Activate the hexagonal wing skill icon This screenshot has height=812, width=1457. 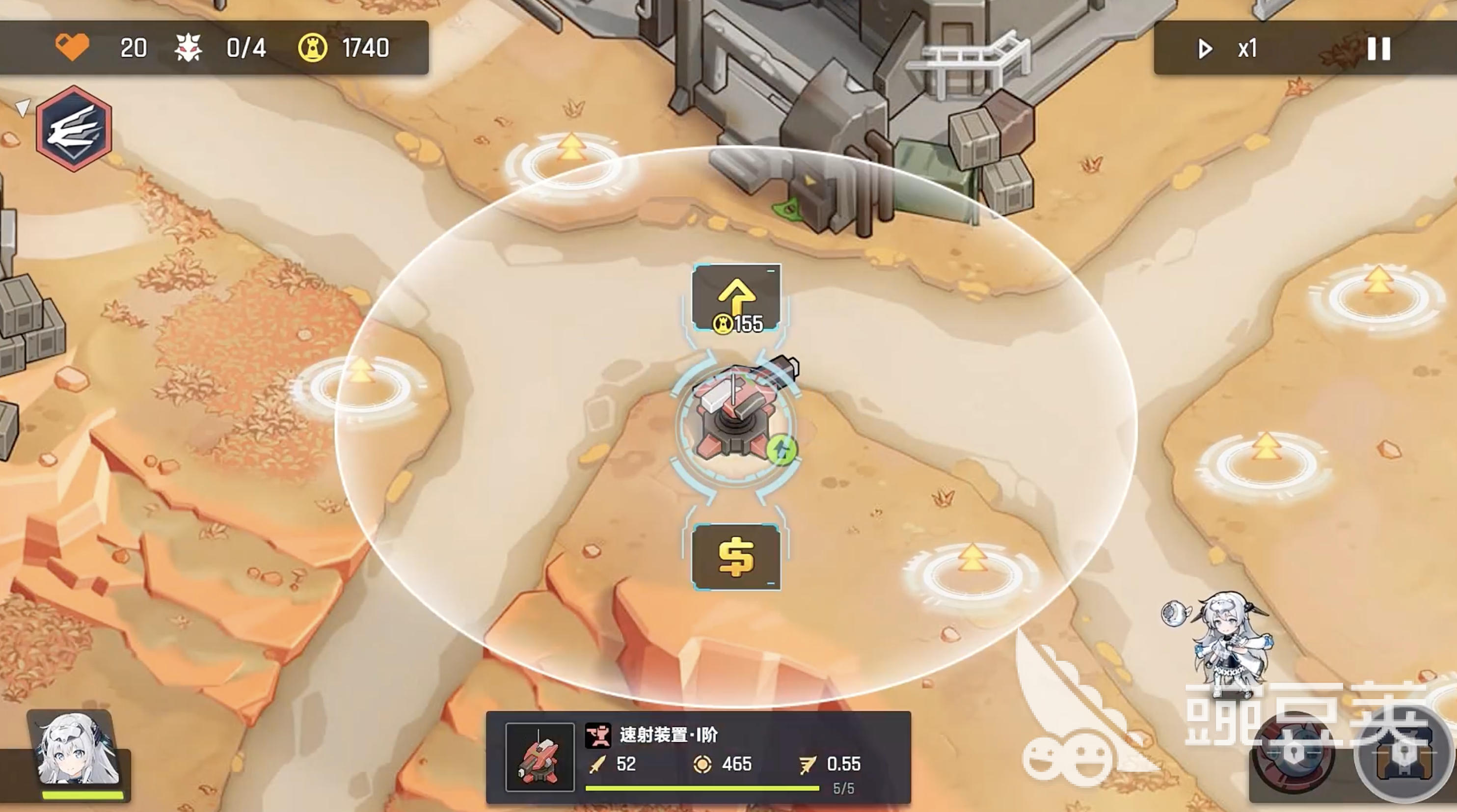coord(74,128)
